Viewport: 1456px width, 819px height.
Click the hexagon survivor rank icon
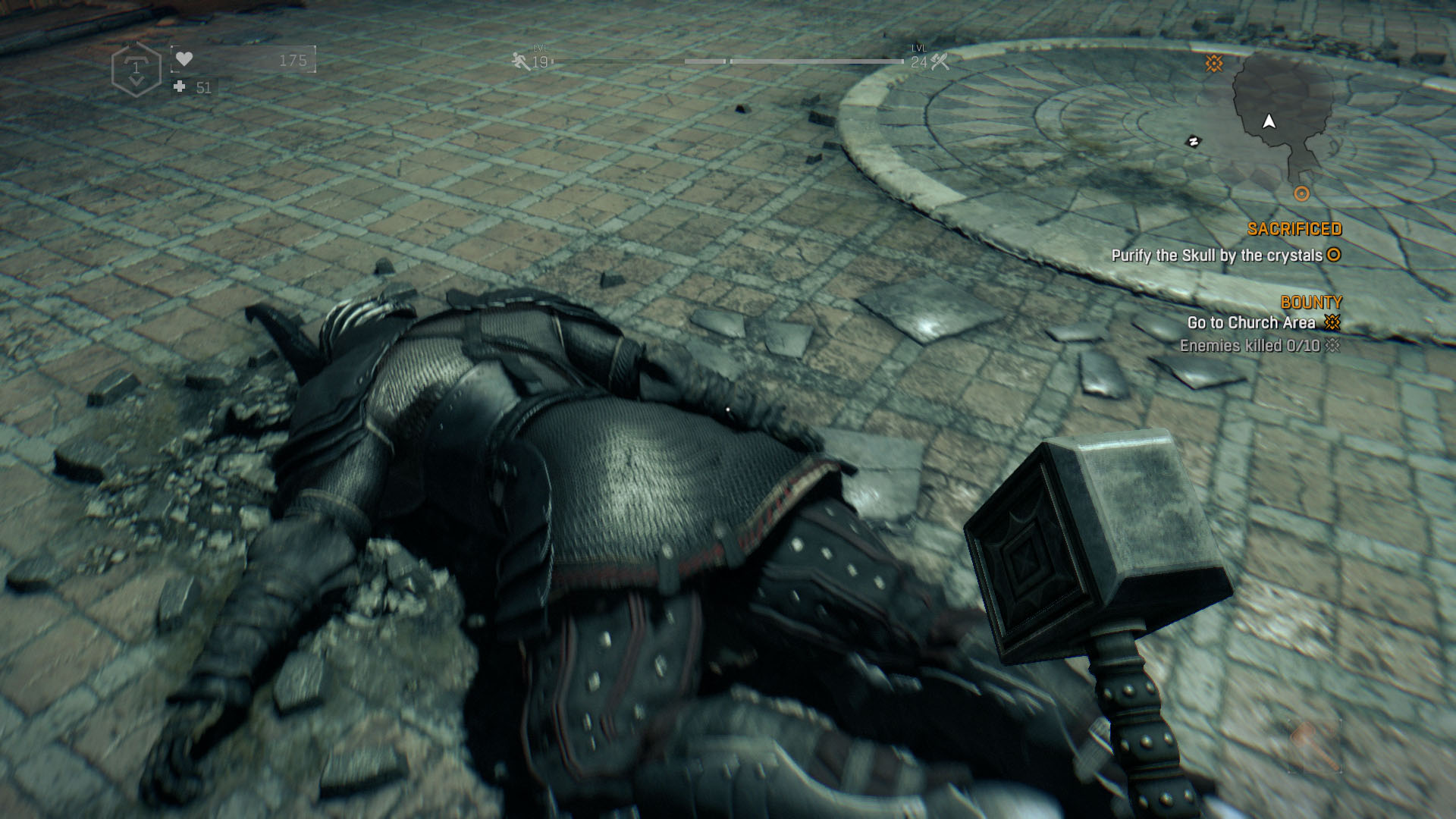tap(136, 70)
